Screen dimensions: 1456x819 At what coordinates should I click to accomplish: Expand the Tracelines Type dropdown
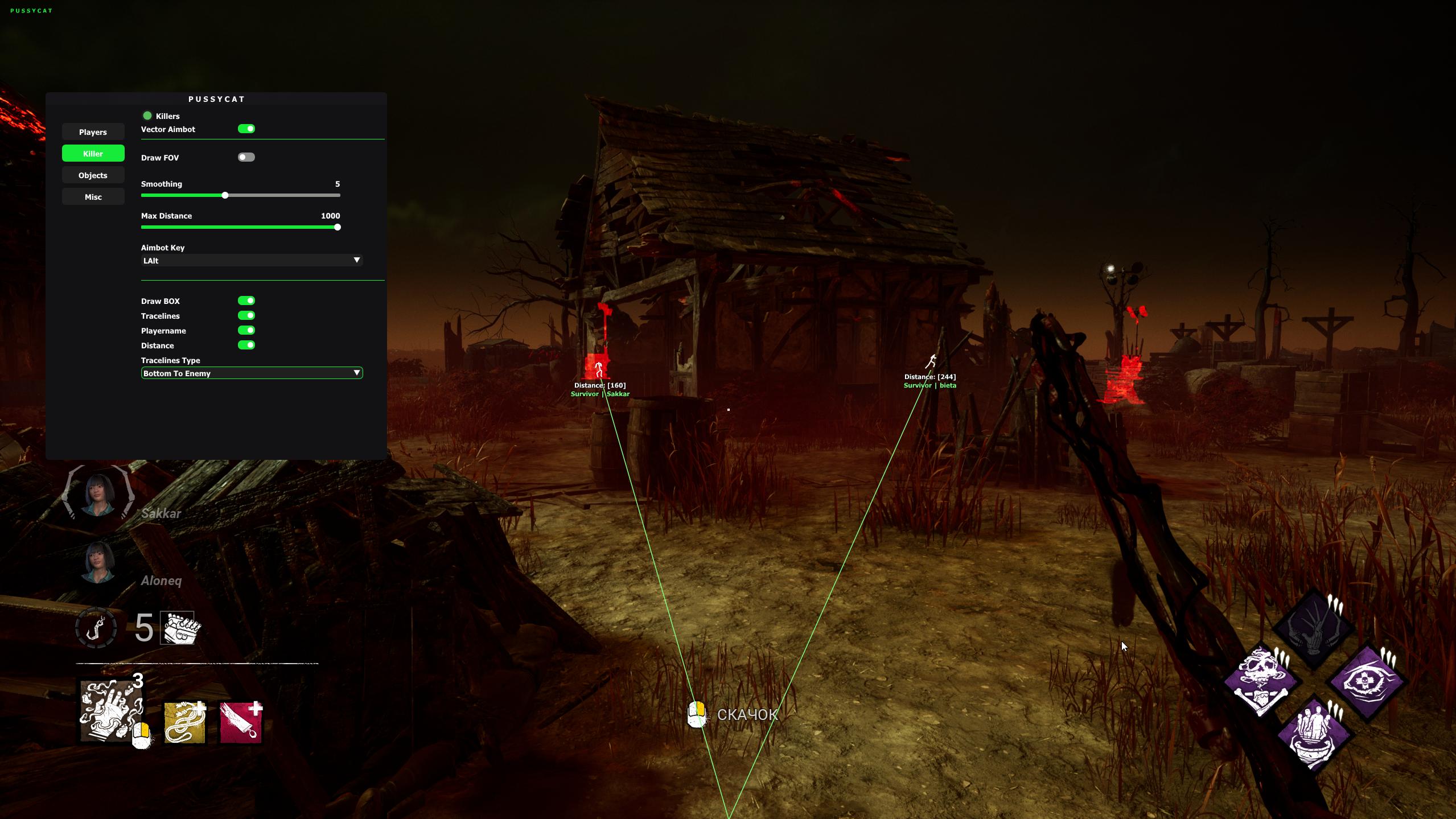(252, 373)
